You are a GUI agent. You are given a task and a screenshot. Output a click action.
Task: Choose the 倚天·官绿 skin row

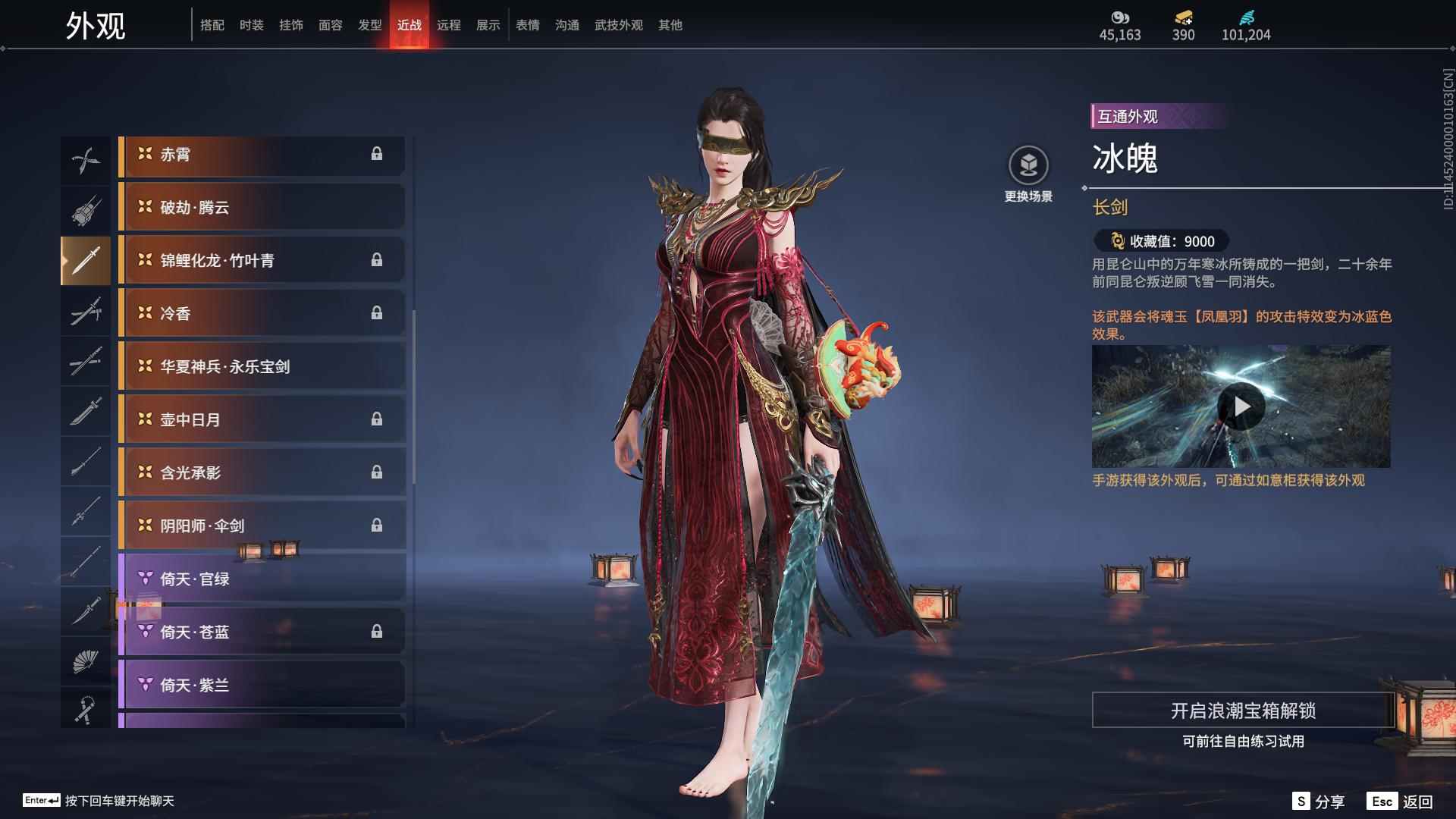(262, 579)
